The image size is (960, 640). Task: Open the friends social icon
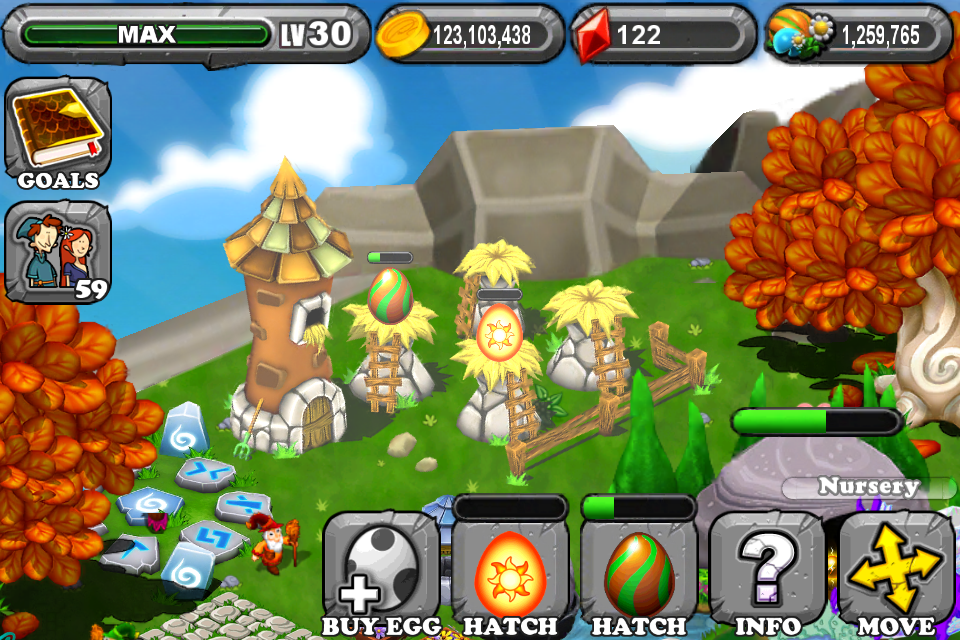[57, 250]
